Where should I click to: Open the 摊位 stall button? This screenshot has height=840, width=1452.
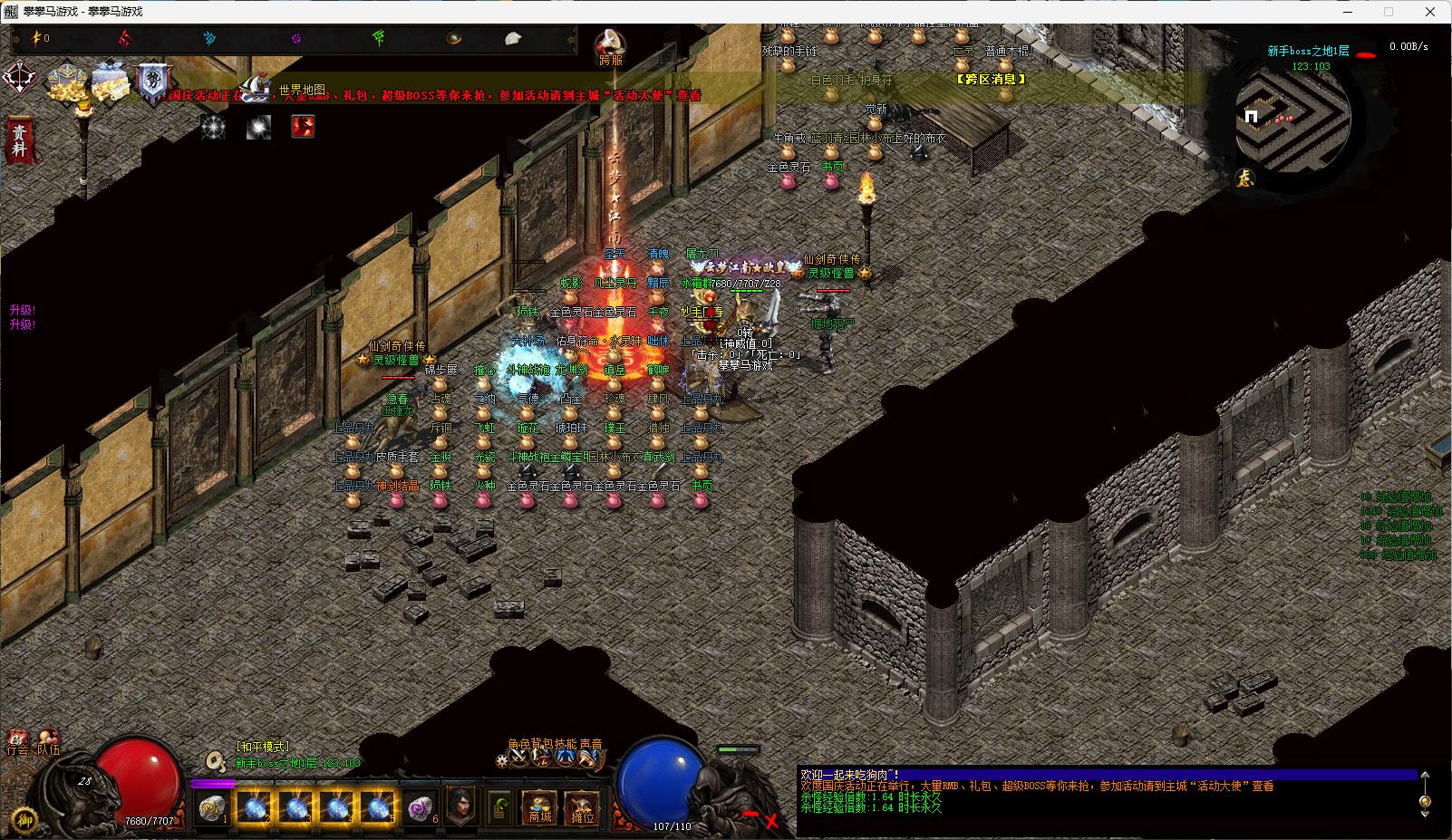582,806
